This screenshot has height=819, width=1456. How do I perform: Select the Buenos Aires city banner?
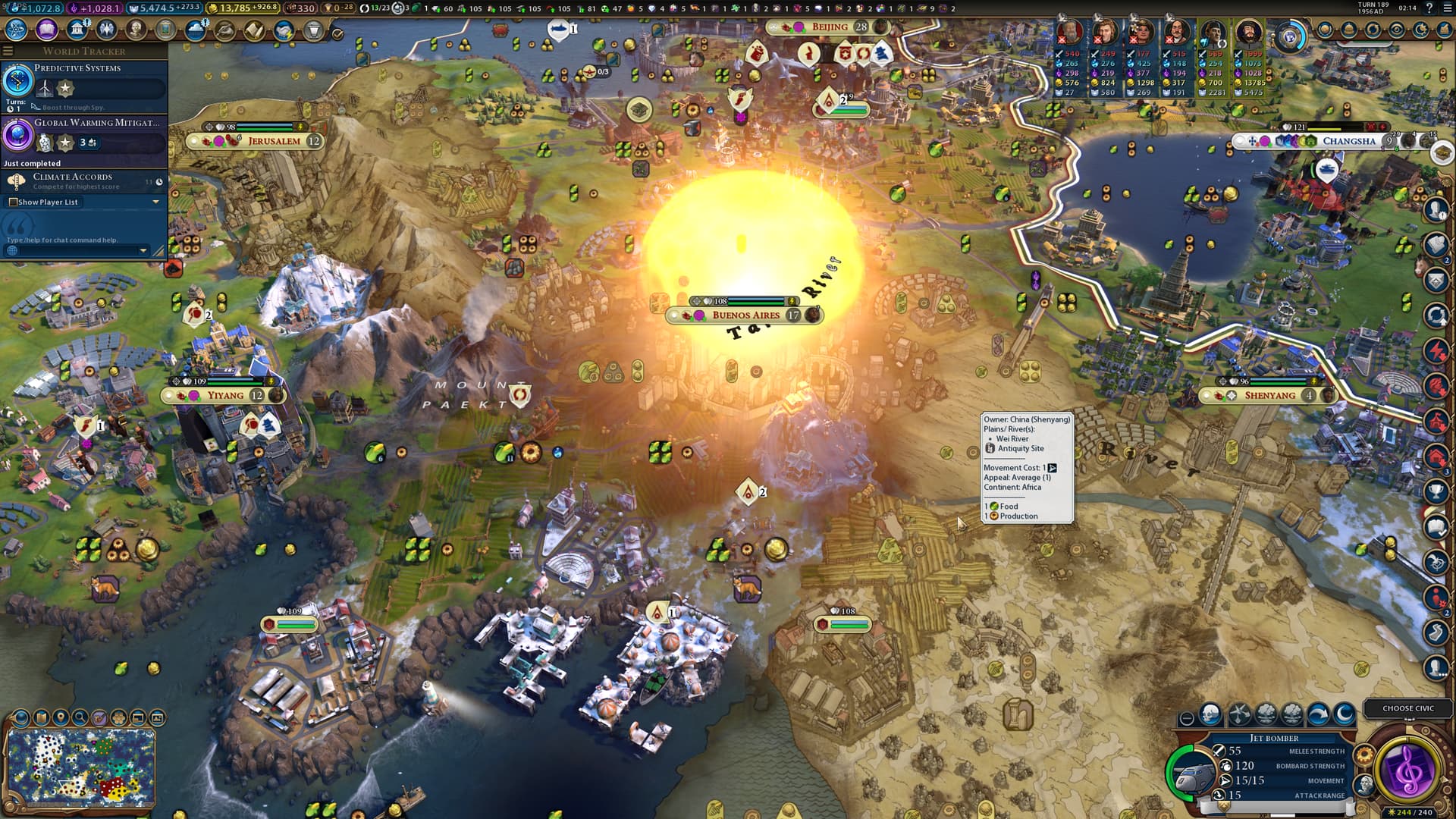coord(745,315)
